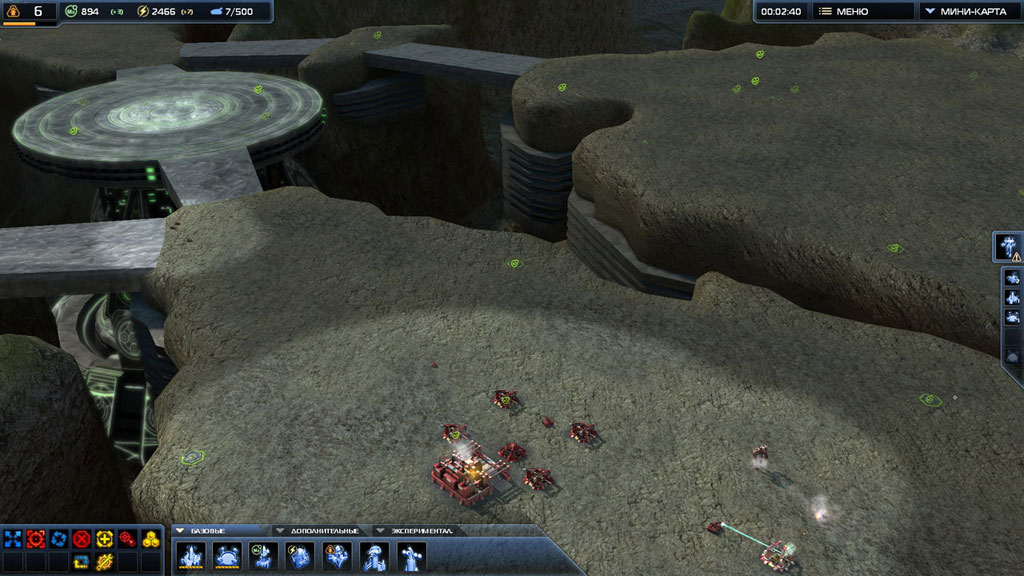Issue the red X stop command
The width and height of the screenshot is (1024, 576).
pyautogui.click(x=82, y=539)
